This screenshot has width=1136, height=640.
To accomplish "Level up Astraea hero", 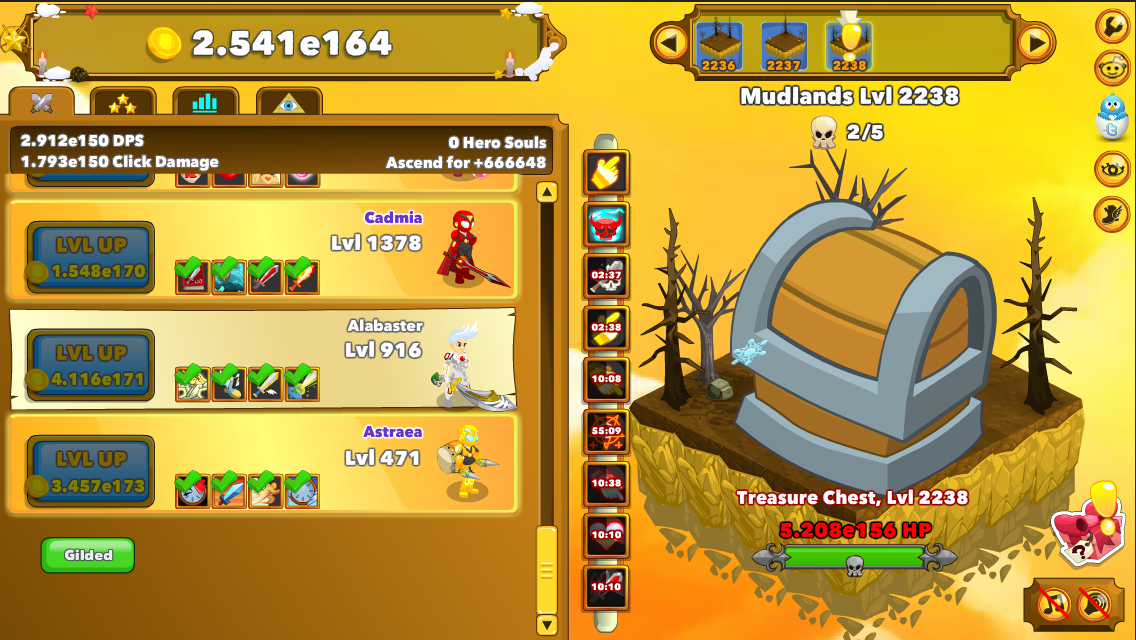I will pyautogui.click(x=91, y=472).
